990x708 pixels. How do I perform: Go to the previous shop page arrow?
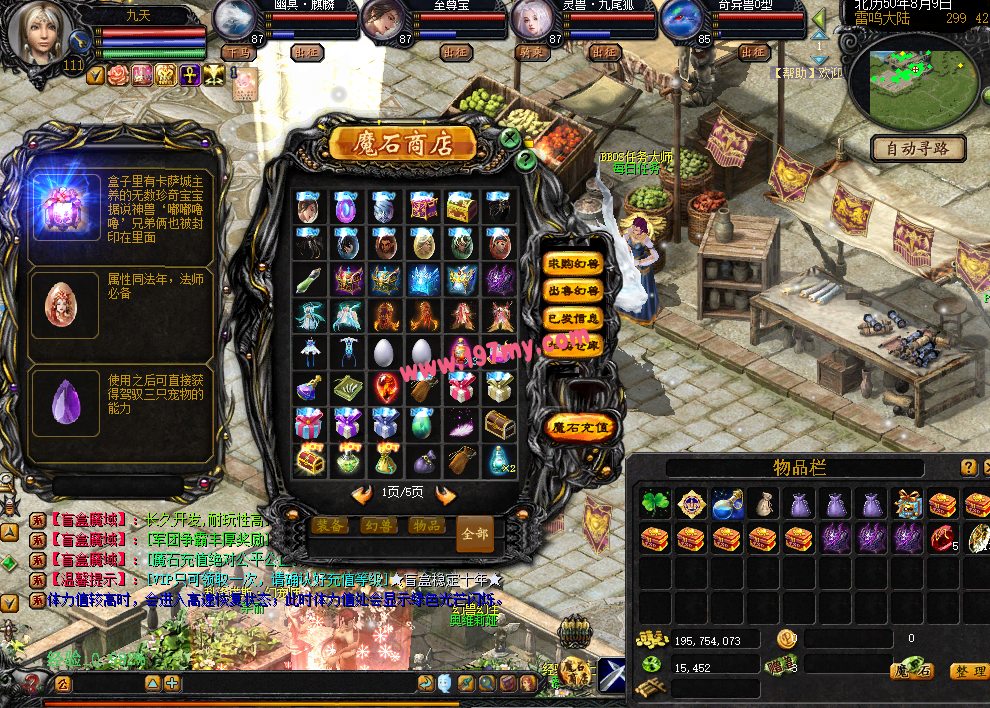coord(361,494)
